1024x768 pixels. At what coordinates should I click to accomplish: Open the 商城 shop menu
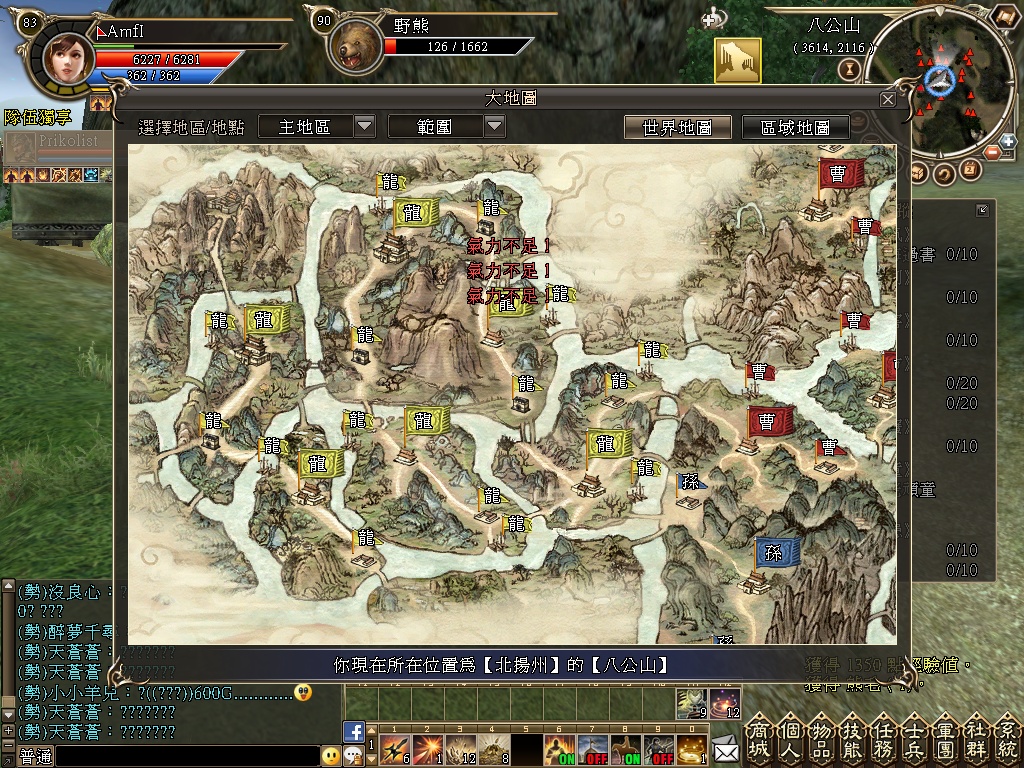[x=760, y=739]
